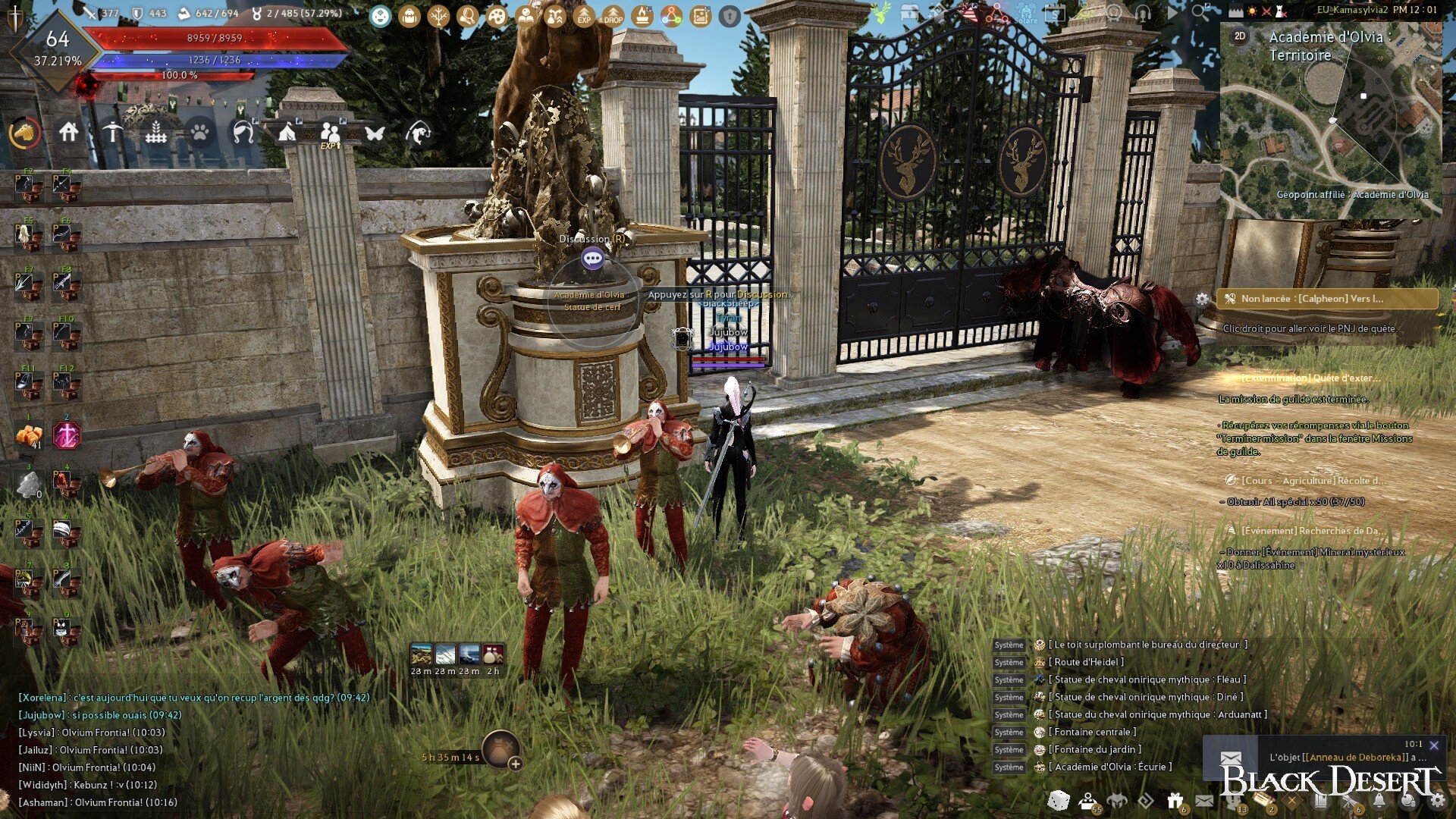Select the Calpheon quest tracker entry
Image resolution: width=1456 pixels, height=819 pixels.
click(x=1327, y=299)
